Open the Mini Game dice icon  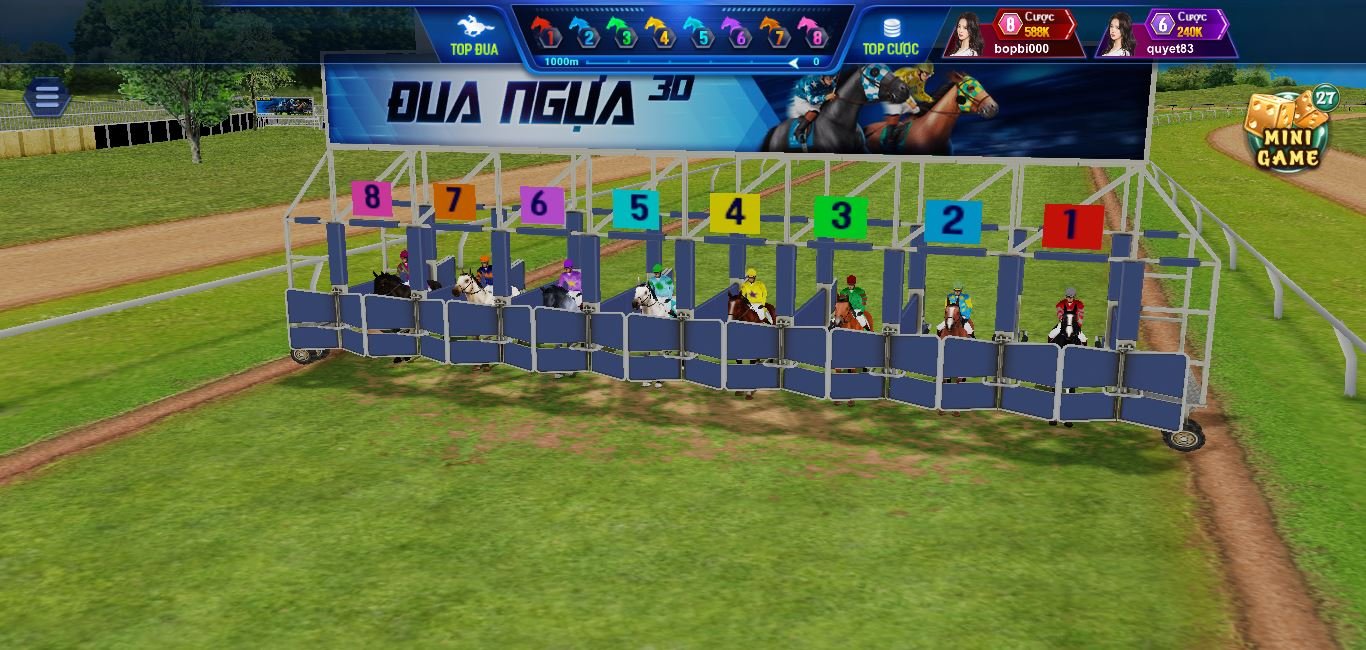pos(1287,131)
